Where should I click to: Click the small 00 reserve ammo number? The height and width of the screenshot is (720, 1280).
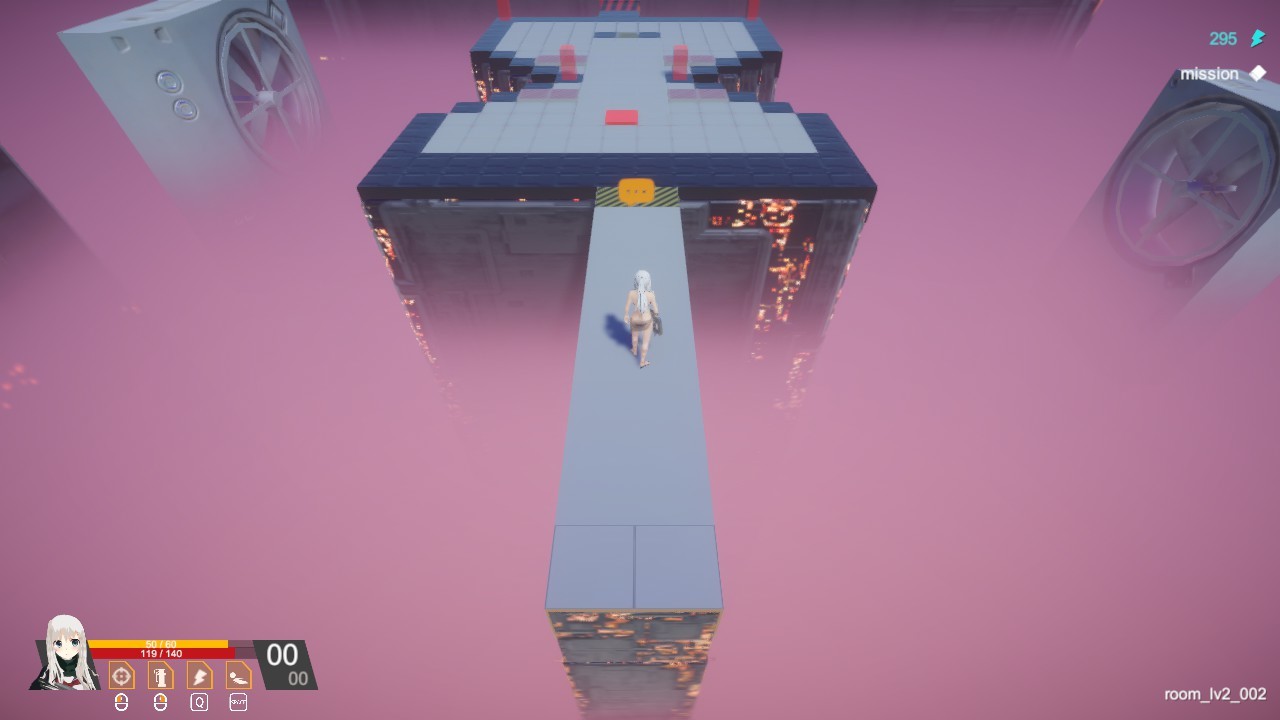click(x=297, y=679)
